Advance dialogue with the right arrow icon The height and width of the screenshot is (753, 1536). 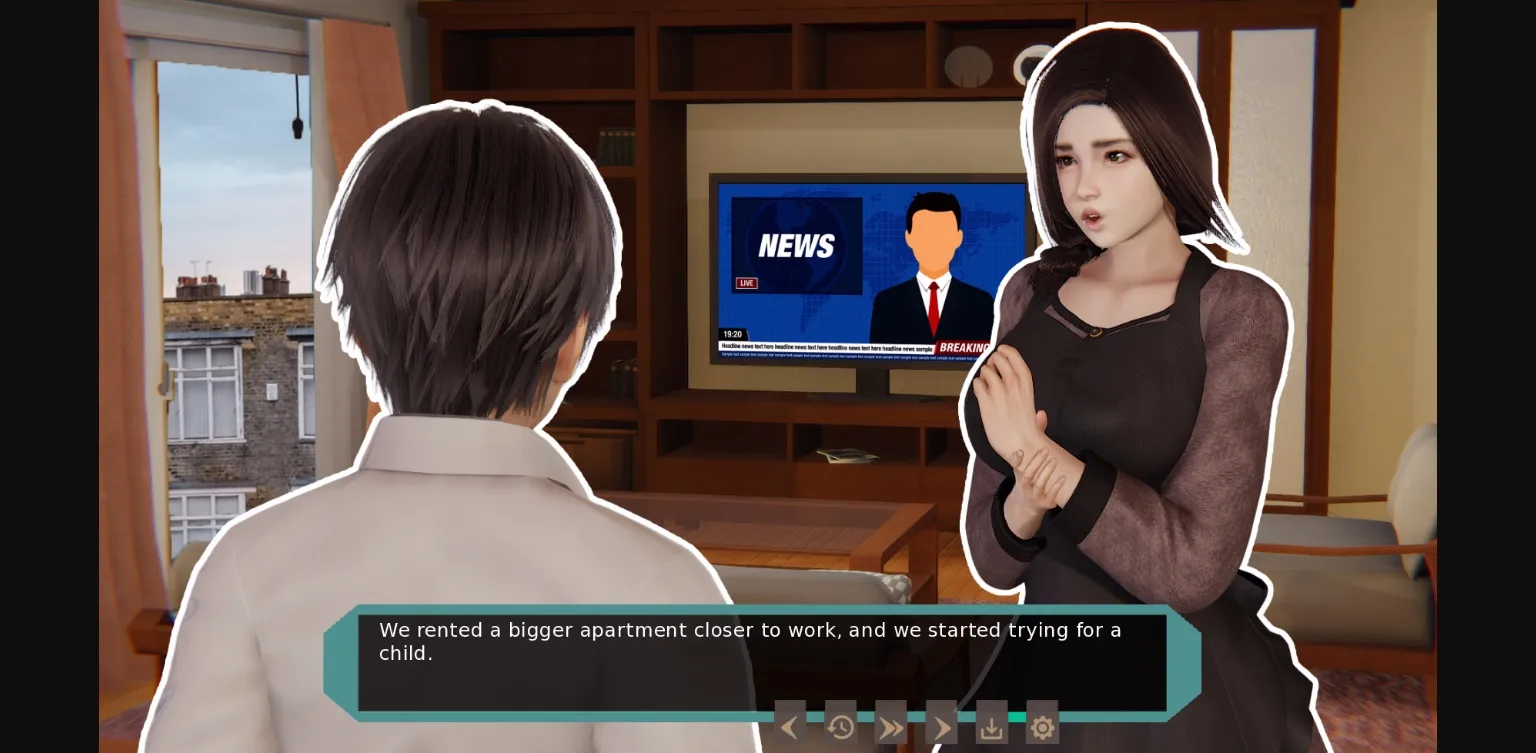coord(941,726)
